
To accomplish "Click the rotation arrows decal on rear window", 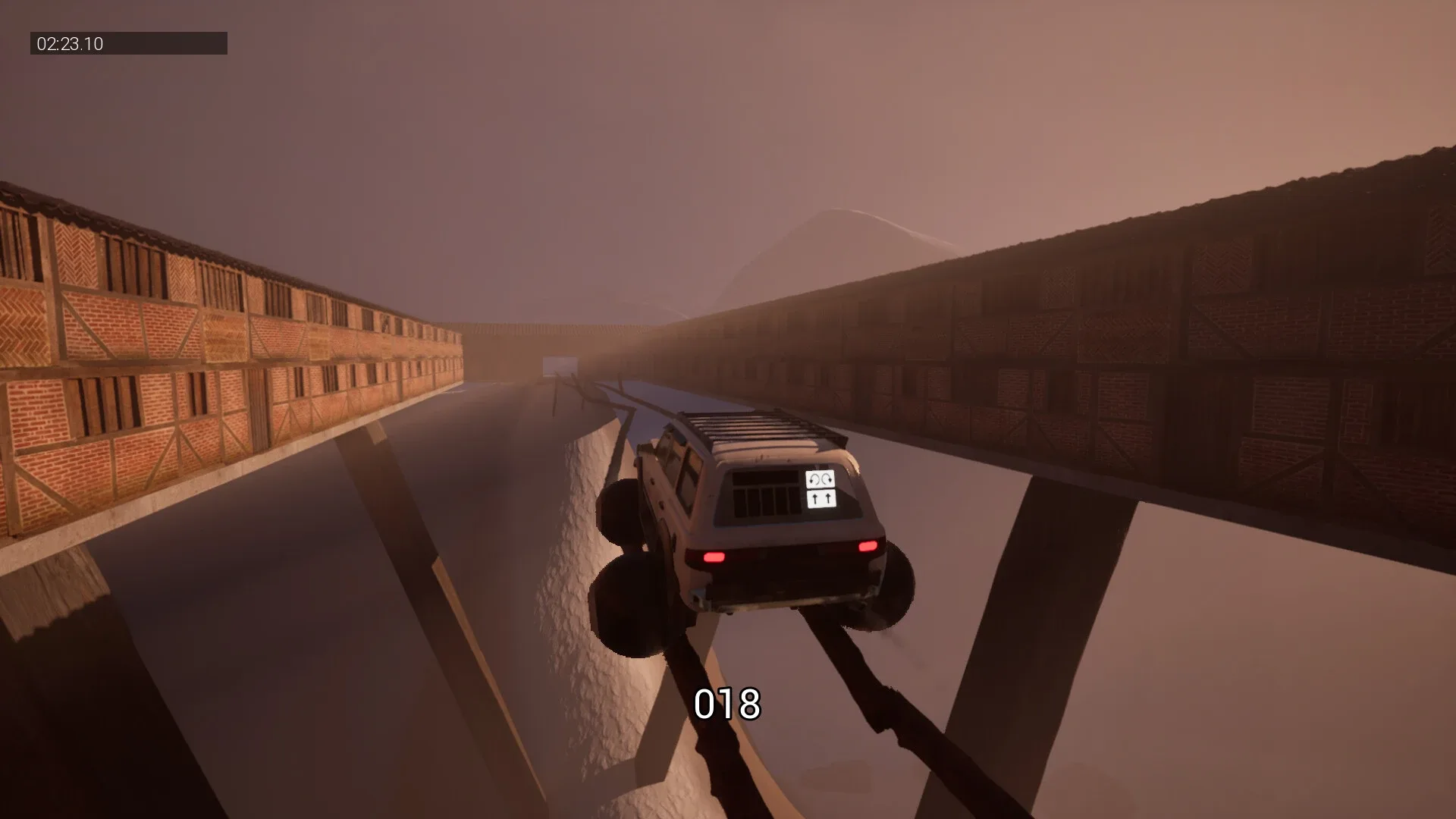I will 821,479.
